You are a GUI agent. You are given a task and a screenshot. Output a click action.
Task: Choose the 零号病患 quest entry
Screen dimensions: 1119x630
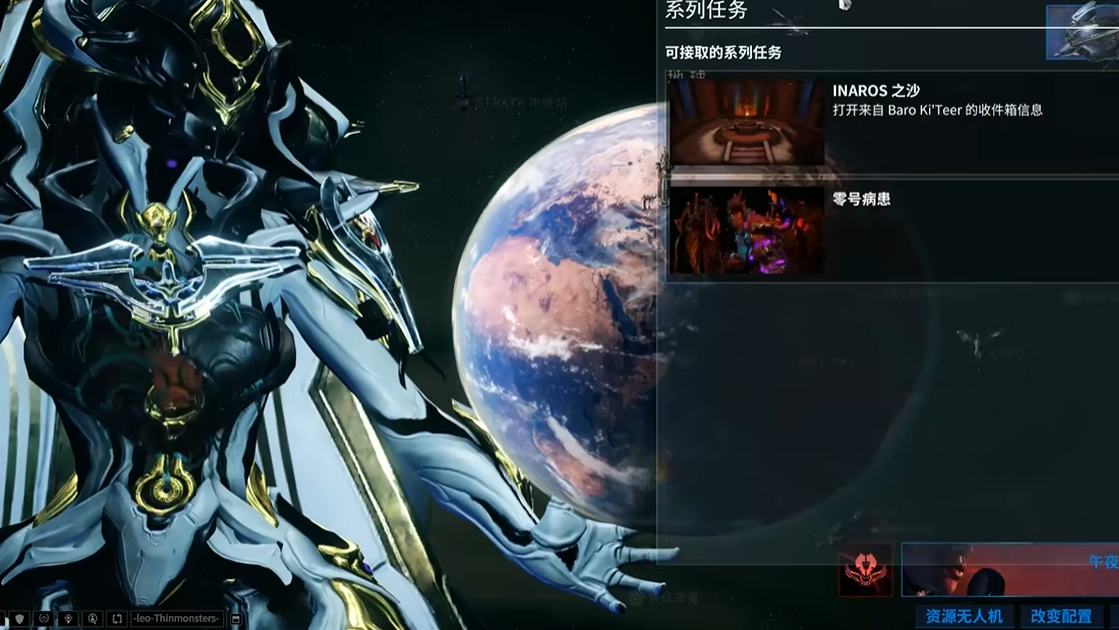click(890, 231)
